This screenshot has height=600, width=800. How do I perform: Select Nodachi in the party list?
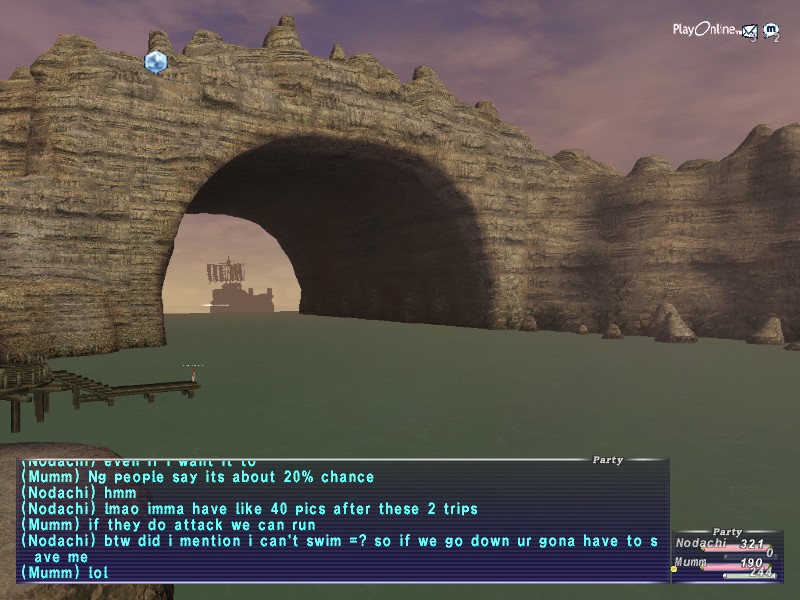700,544
